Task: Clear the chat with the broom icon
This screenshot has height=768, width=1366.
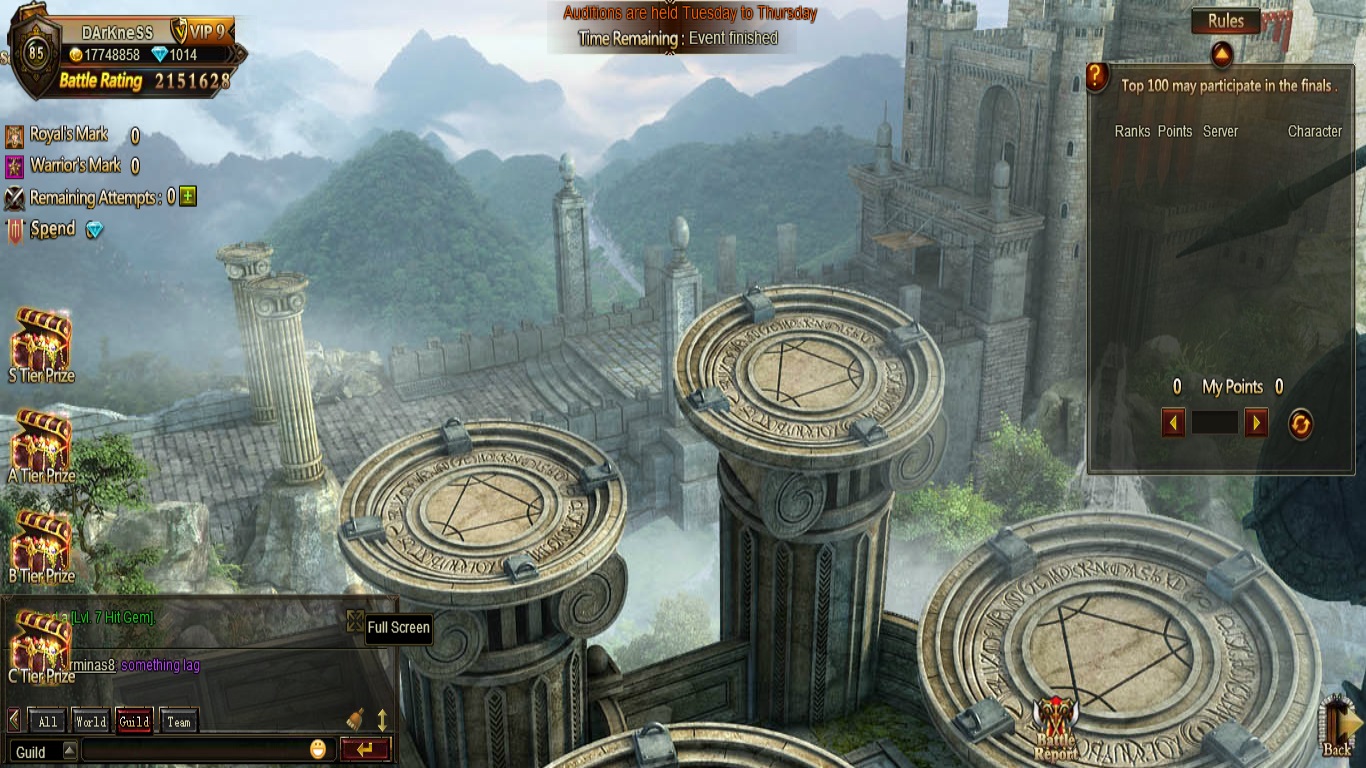Action: click(355, 719)
